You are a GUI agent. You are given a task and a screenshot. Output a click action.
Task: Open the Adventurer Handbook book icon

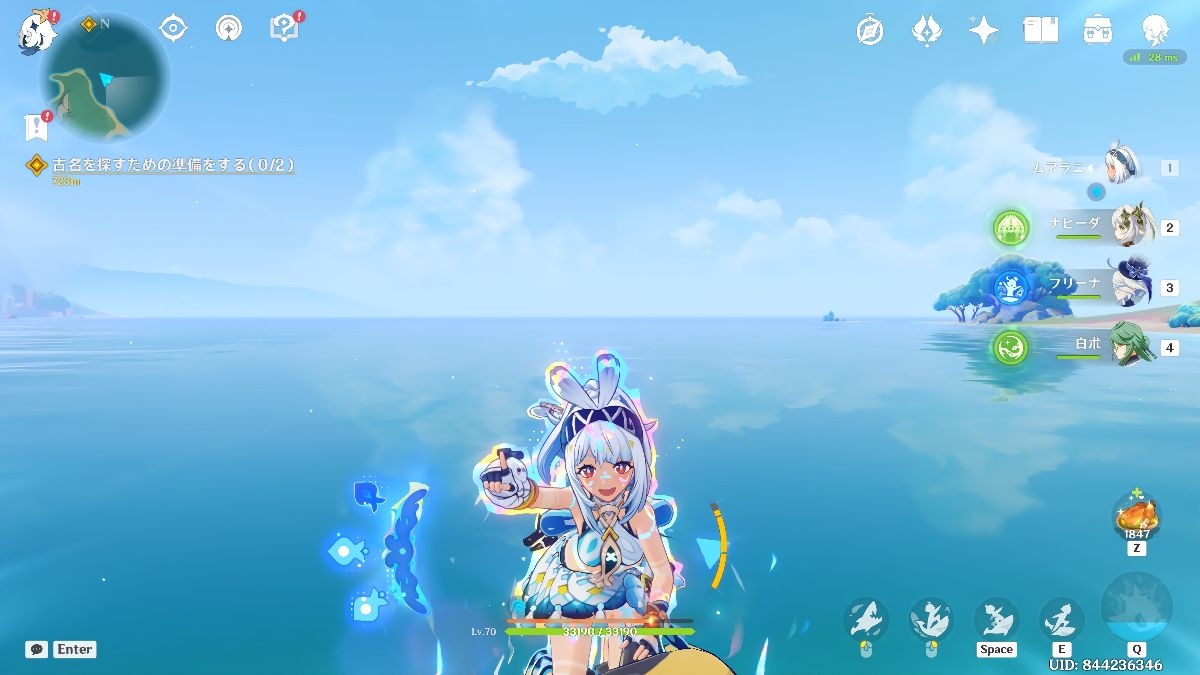[x=1040, y=30]
